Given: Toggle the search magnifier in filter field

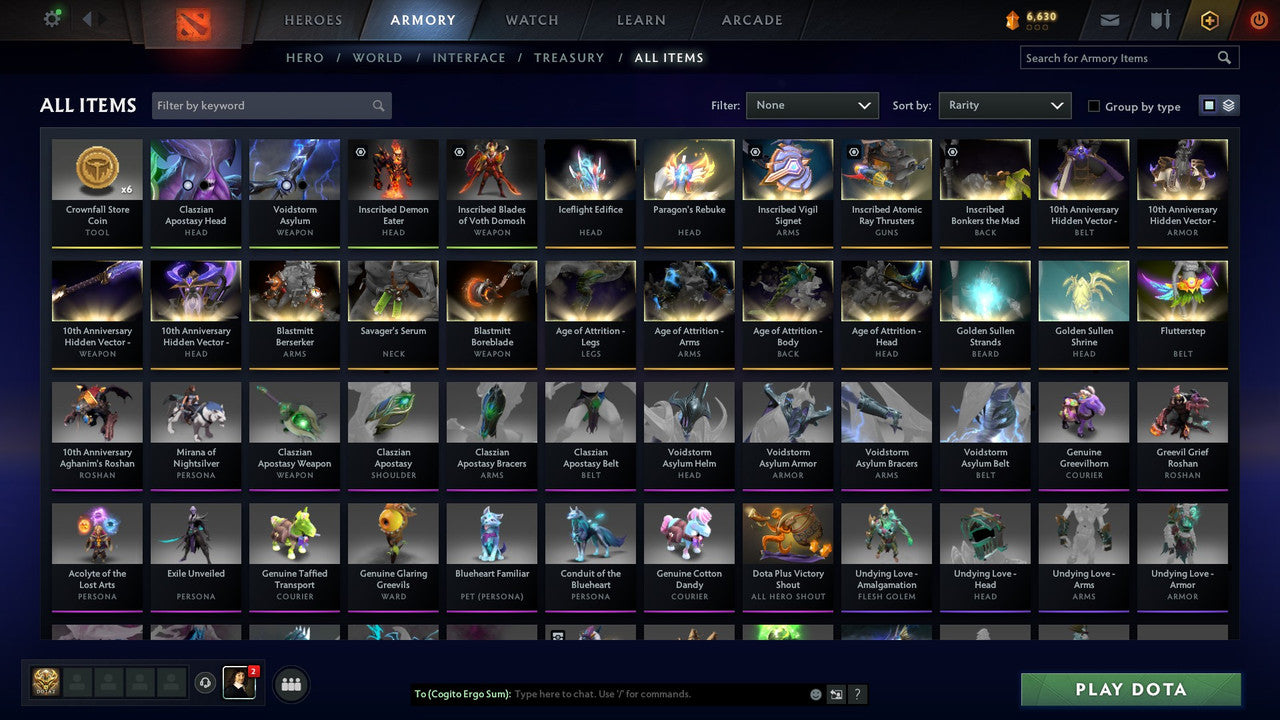Looking at the screenshot, I should [x=378, y=105].
